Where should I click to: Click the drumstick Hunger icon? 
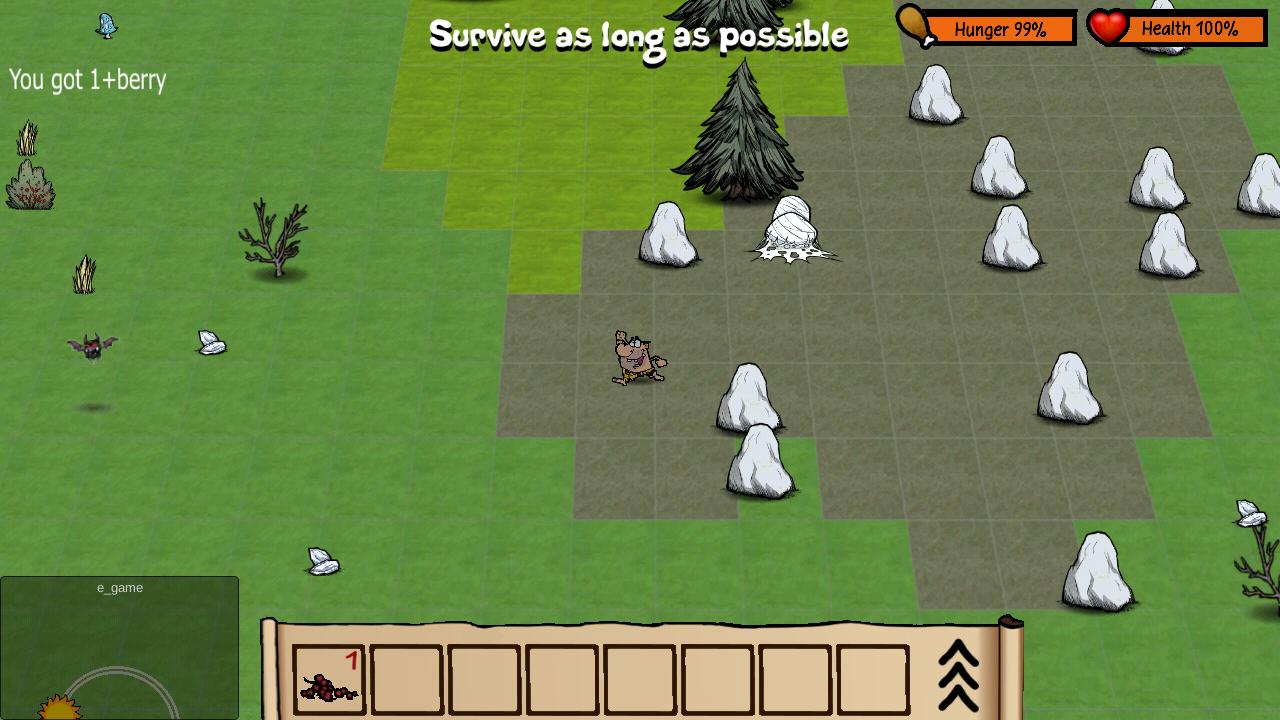coord(915,28)
